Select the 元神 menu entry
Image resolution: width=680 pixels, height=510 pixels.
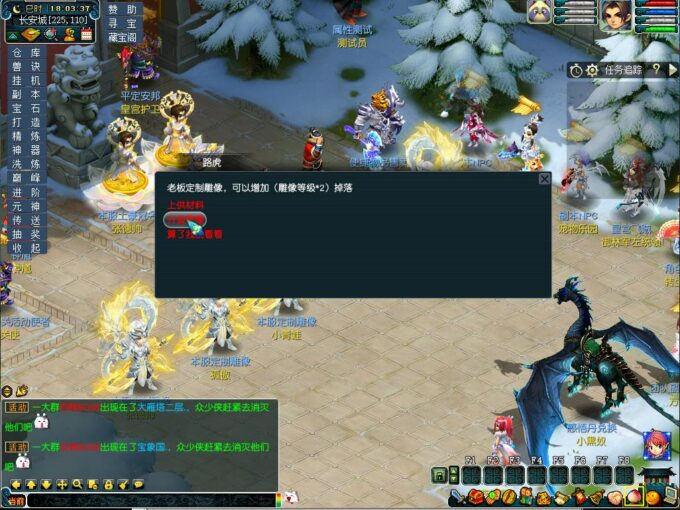point(26,206)
